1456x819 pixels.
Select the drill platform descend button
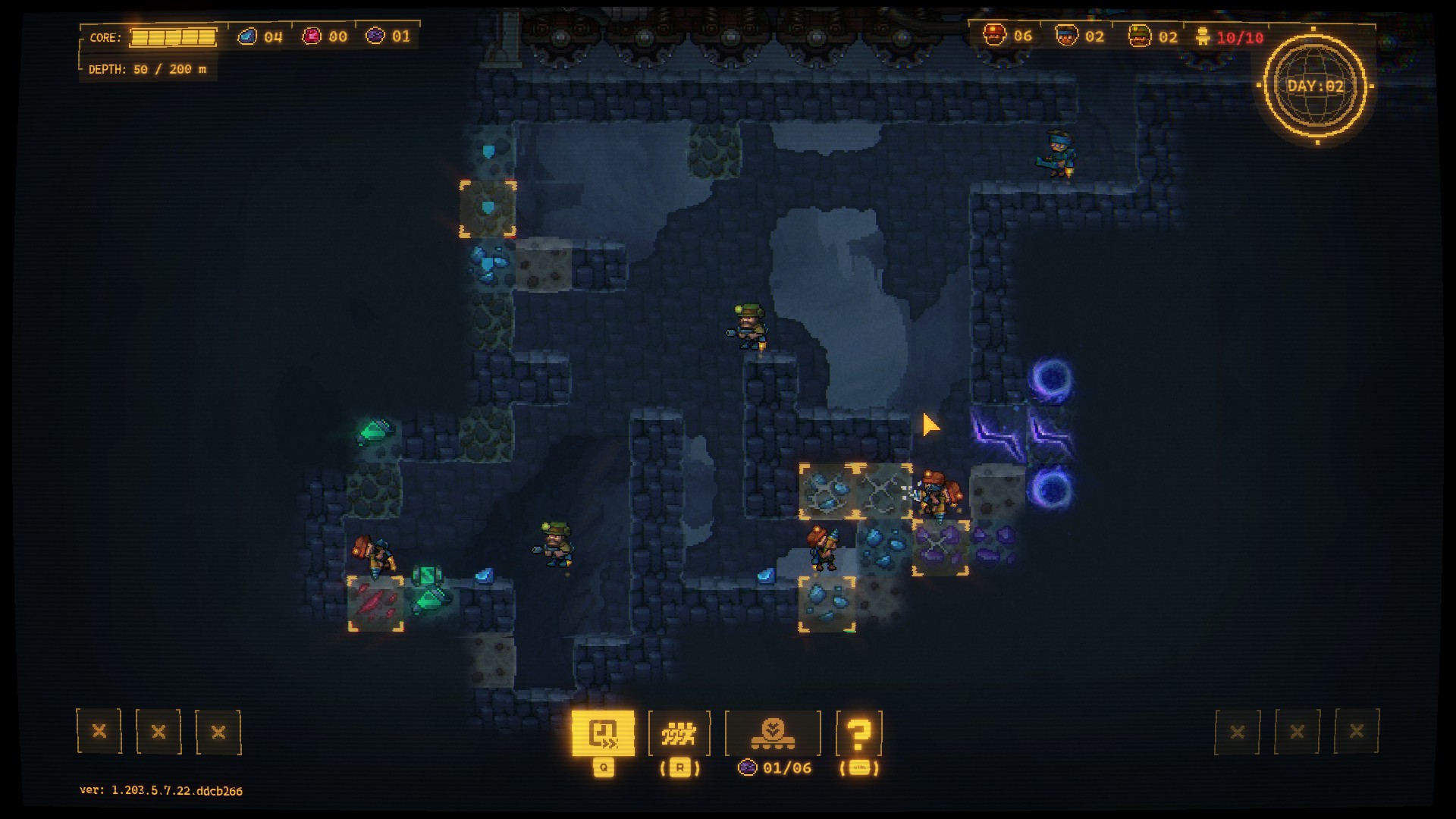tap(773, 733)
